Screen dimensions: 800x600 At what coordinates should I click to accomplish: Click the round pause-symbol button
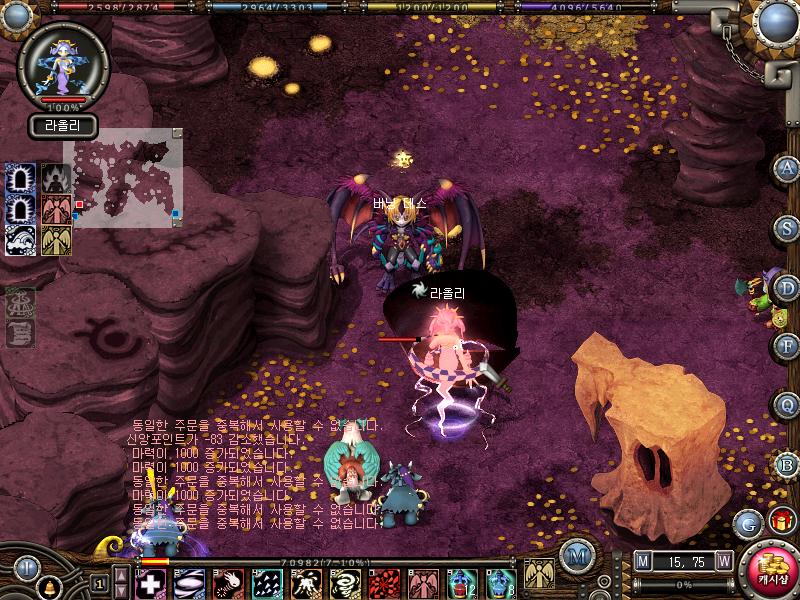26,569
